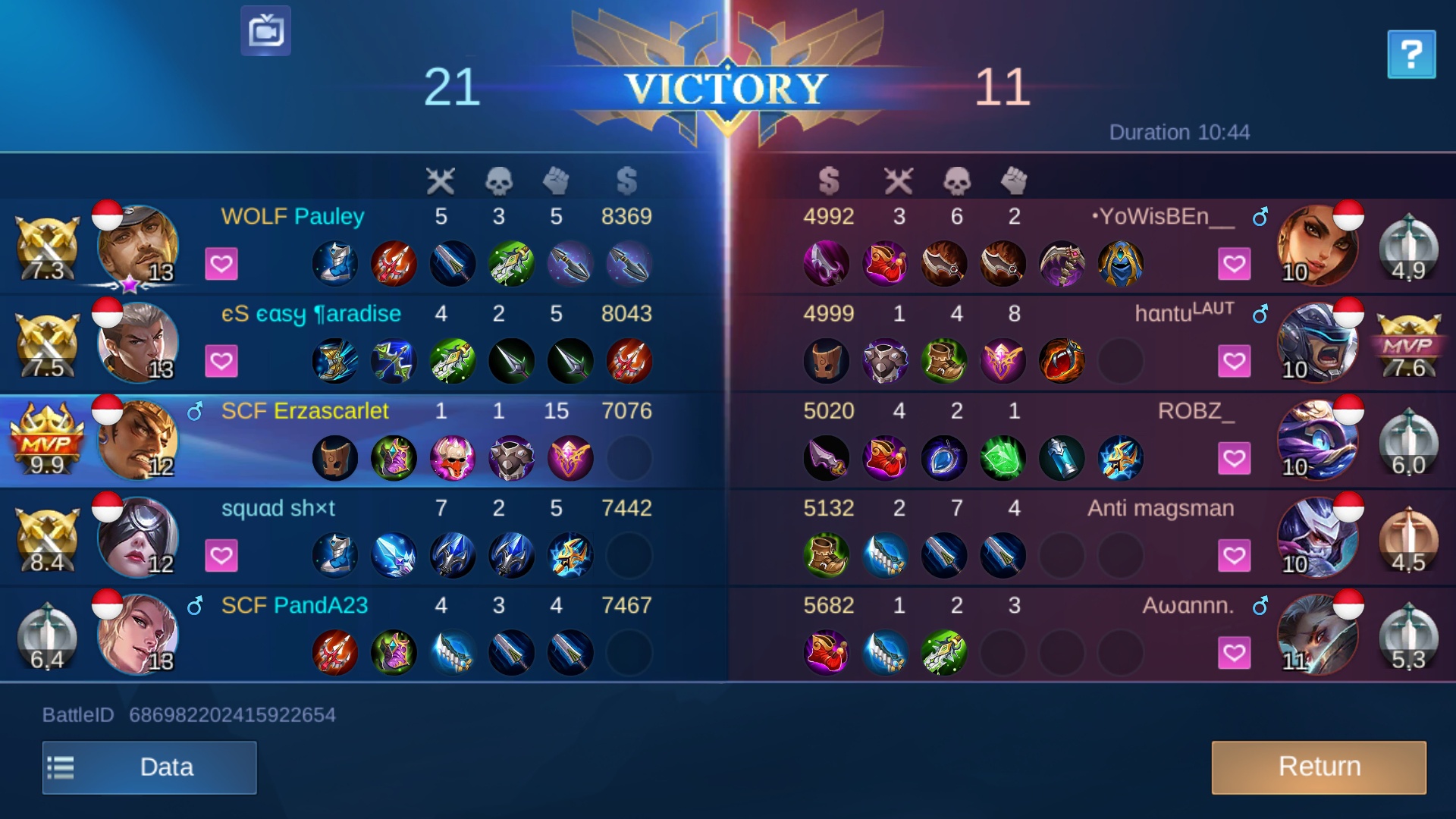Select the MVP badge beside SCF Erzascarlet
Screen dimensions: 1456x819
(47, 438)
